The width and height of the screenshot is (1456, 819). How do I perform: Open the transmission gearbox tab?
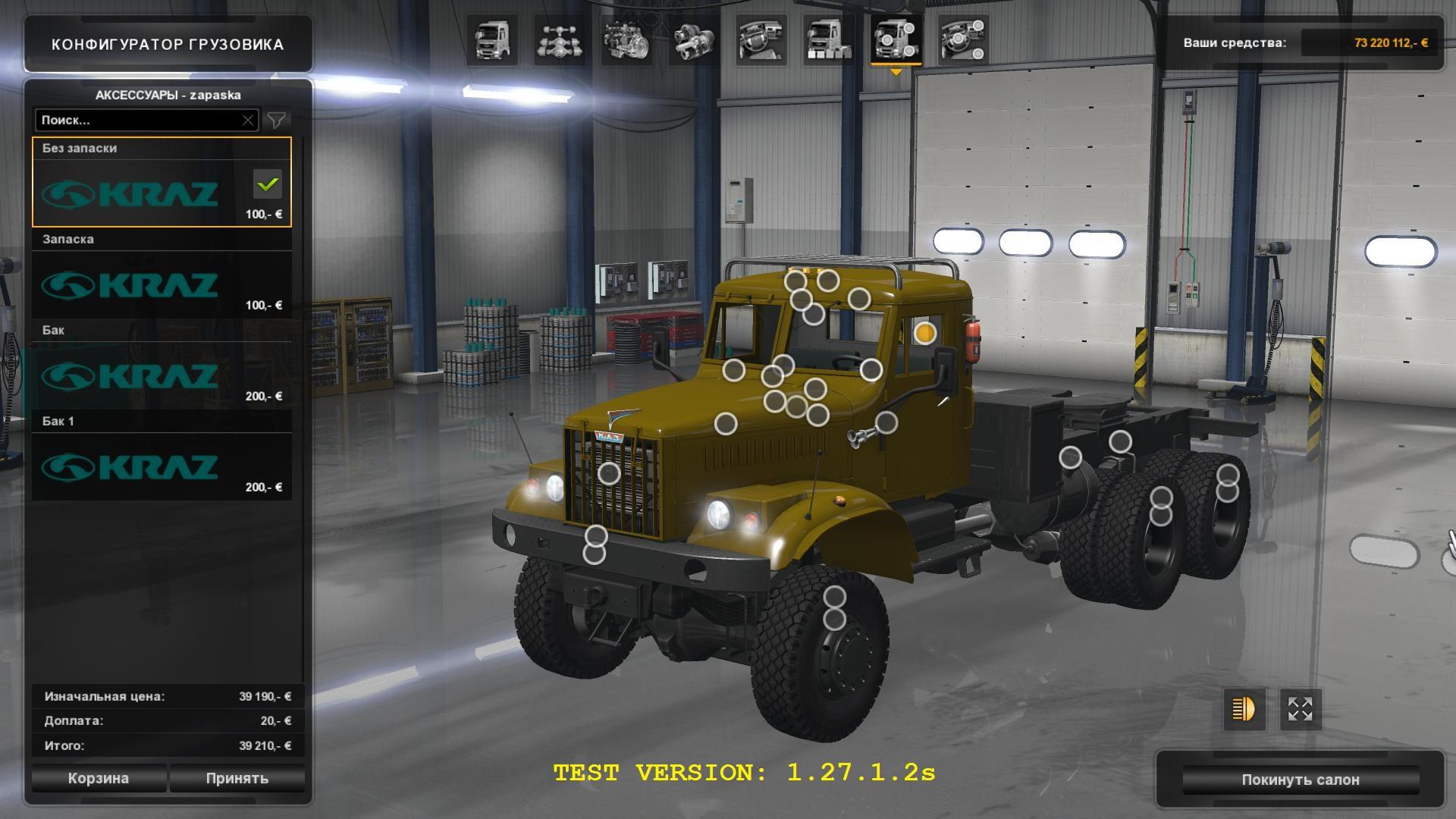(x=695, y=40)
